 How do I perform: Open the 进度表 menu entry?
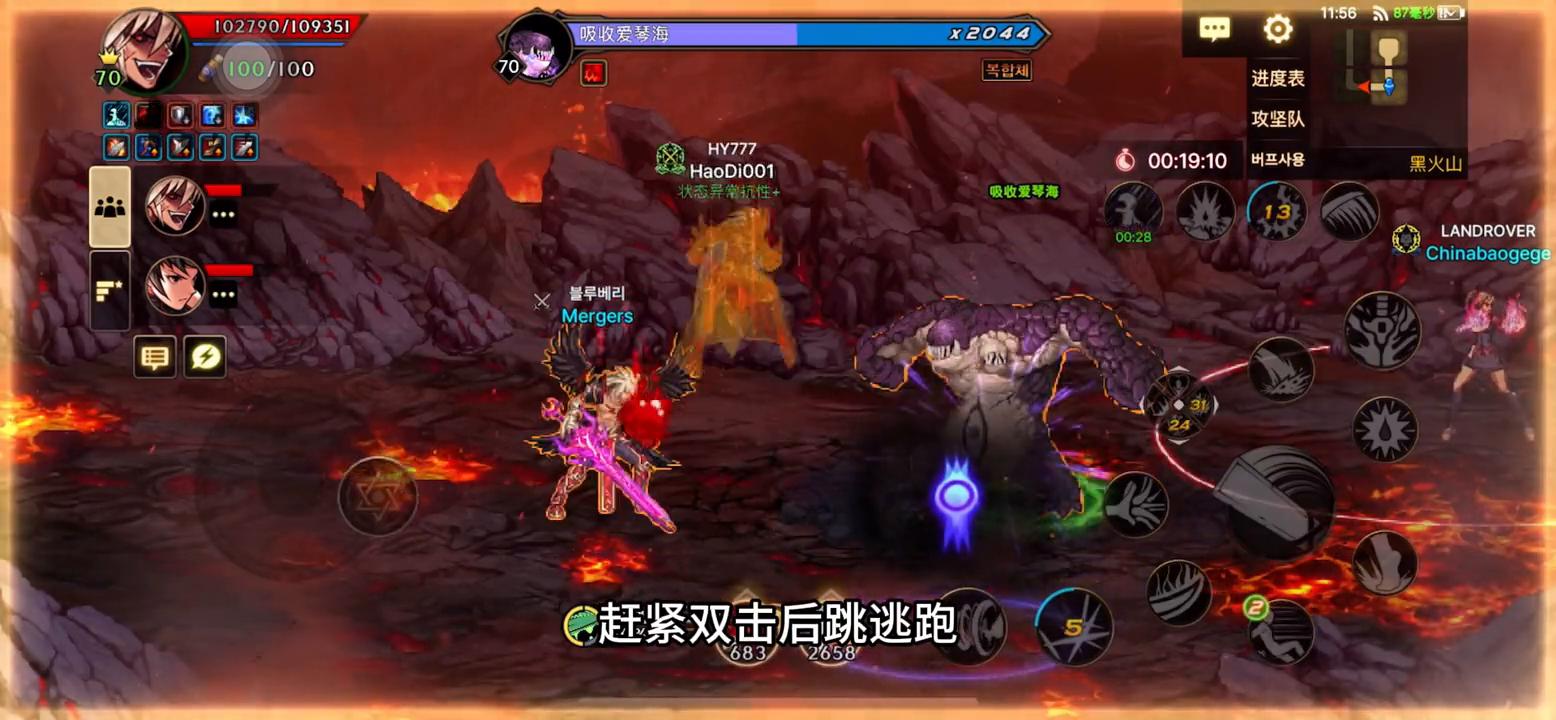[1280, 79]
